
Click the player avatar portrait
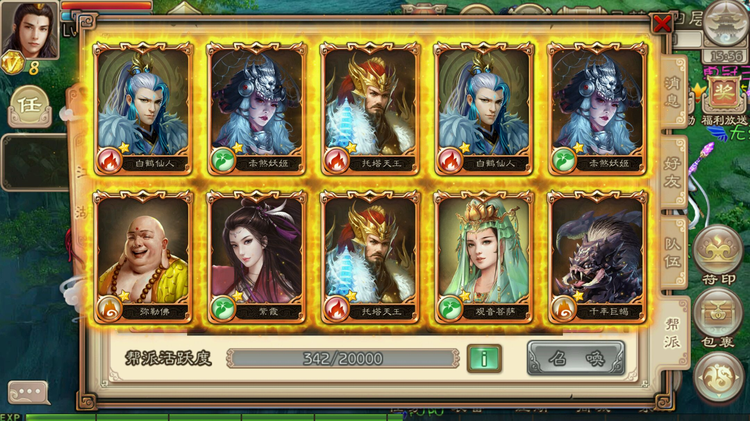[29, 30]
